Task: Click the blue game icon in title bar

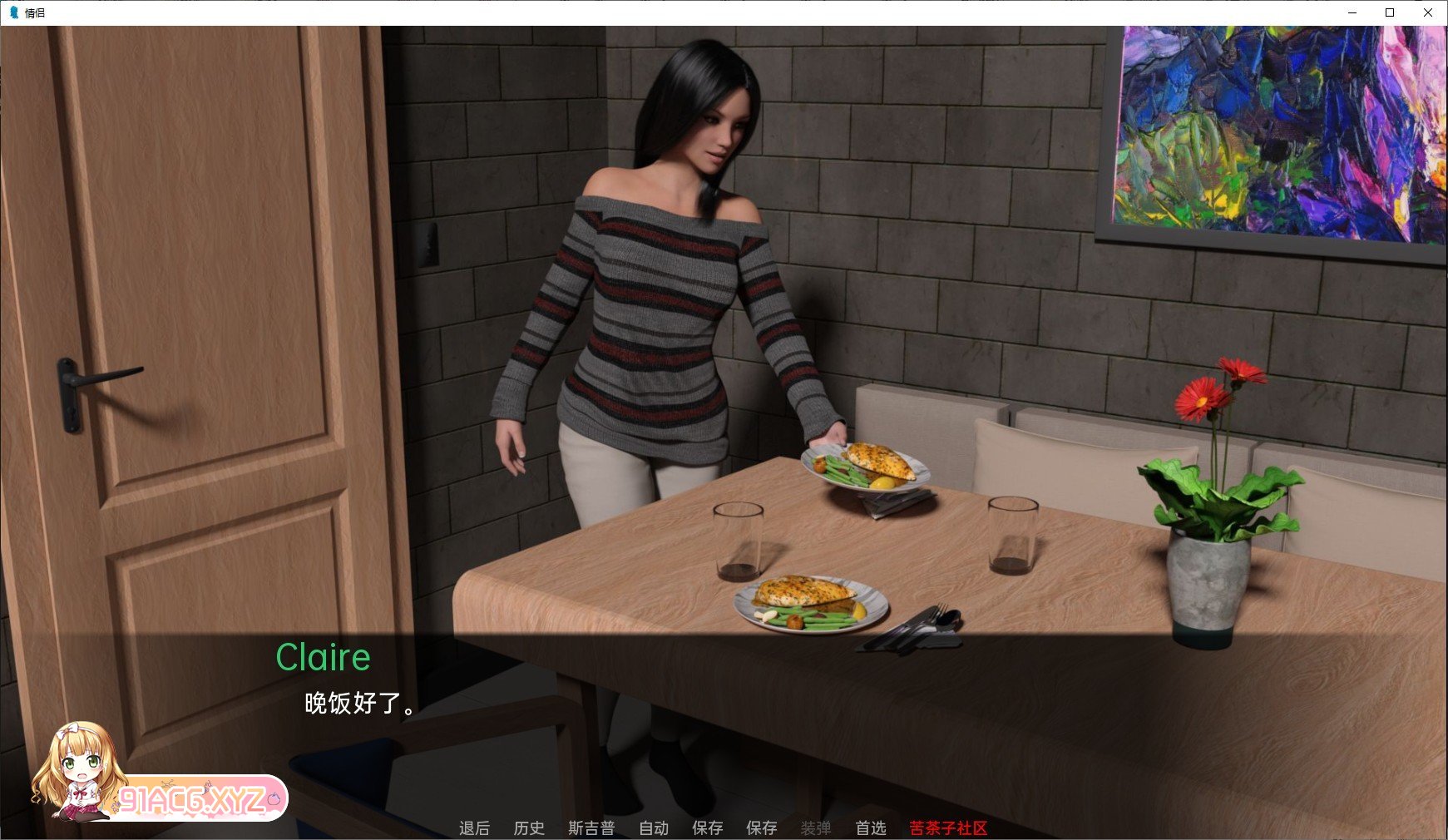Action: 14,12
